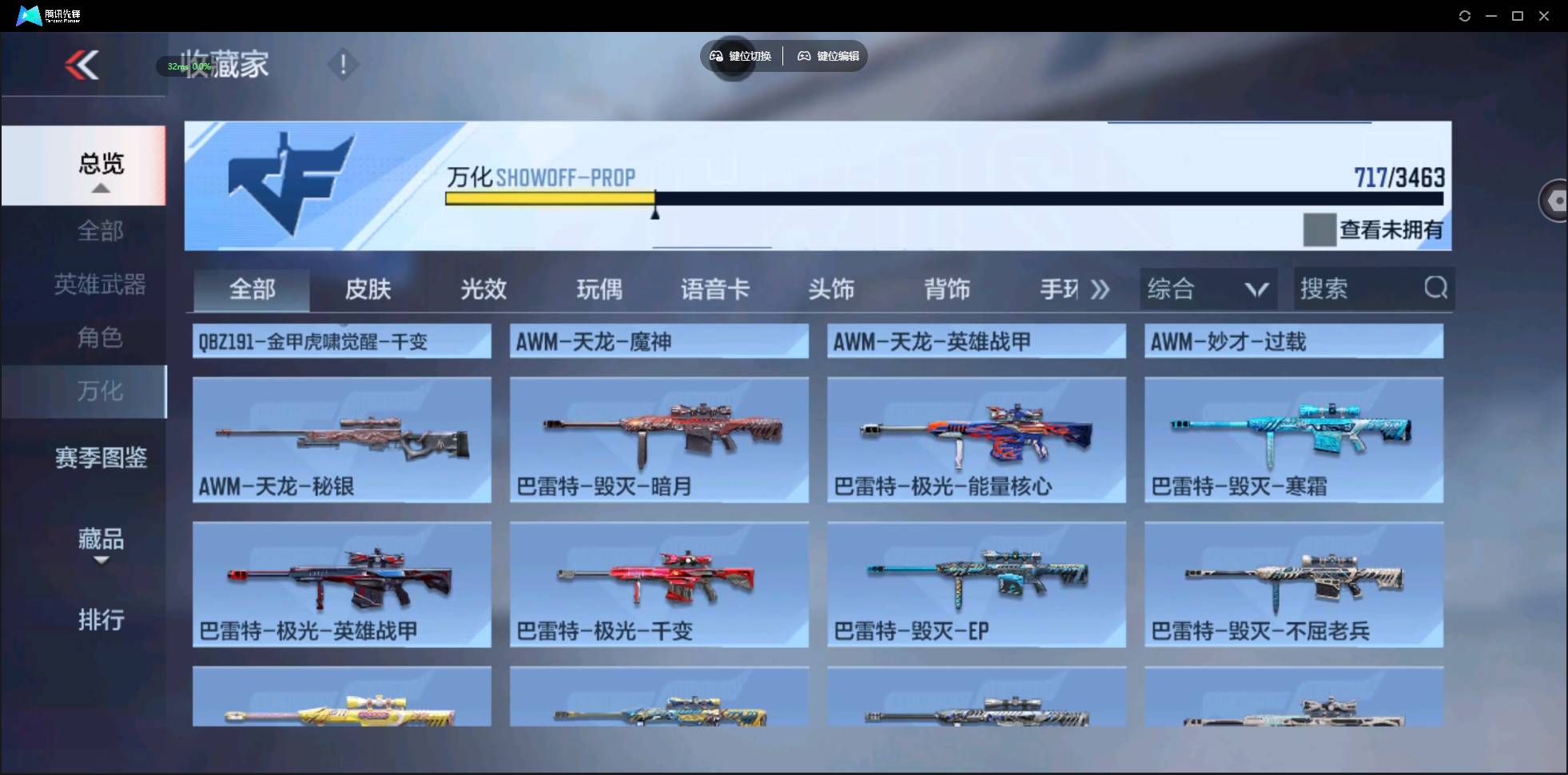Click the gamepad icon beside 键位切换
Screen dimensions: 1568x775
click(715, 56)
